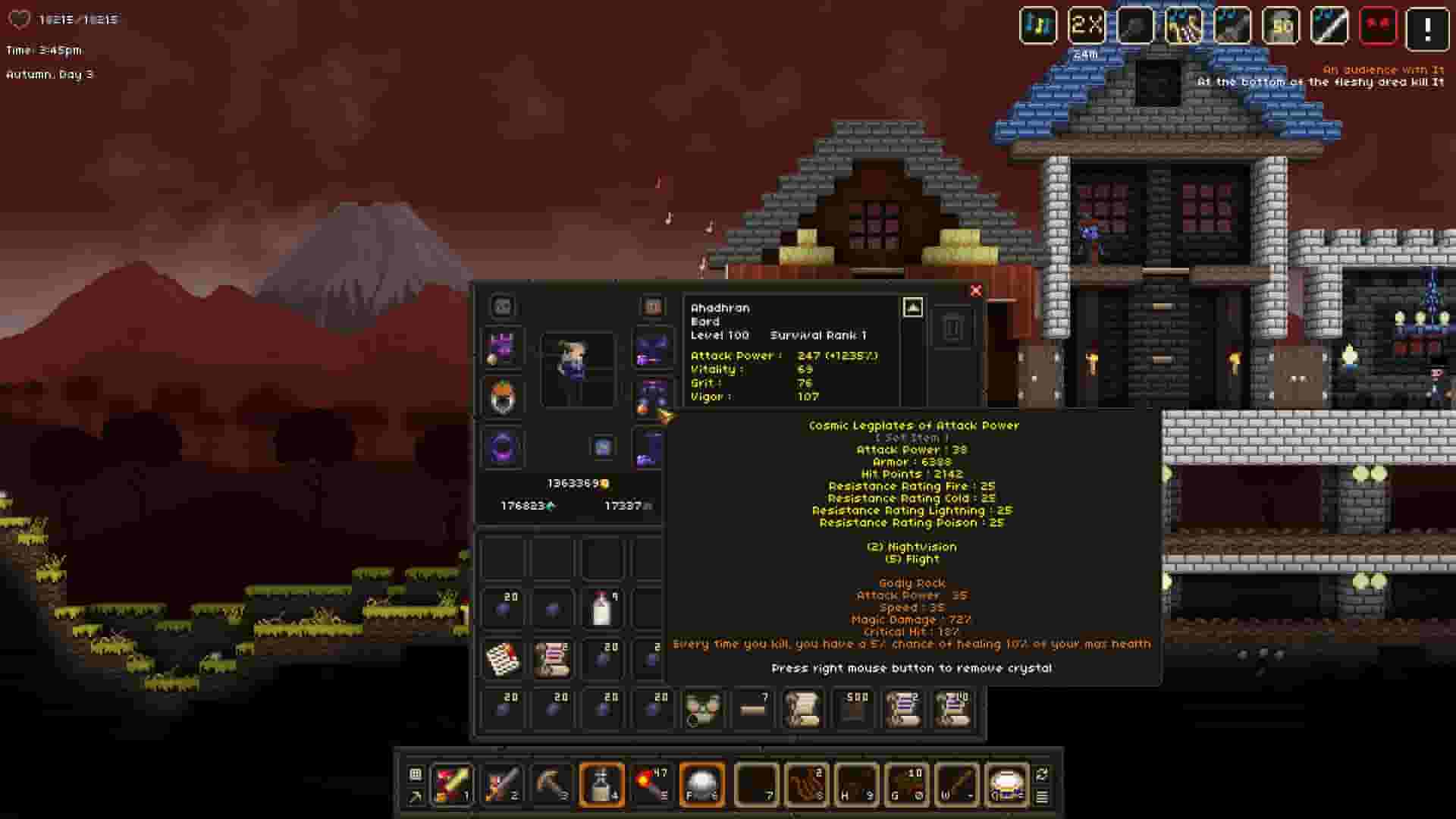Select the healing potion in hotbar slot 4
1456x819 pixels.
click(601, 785)
